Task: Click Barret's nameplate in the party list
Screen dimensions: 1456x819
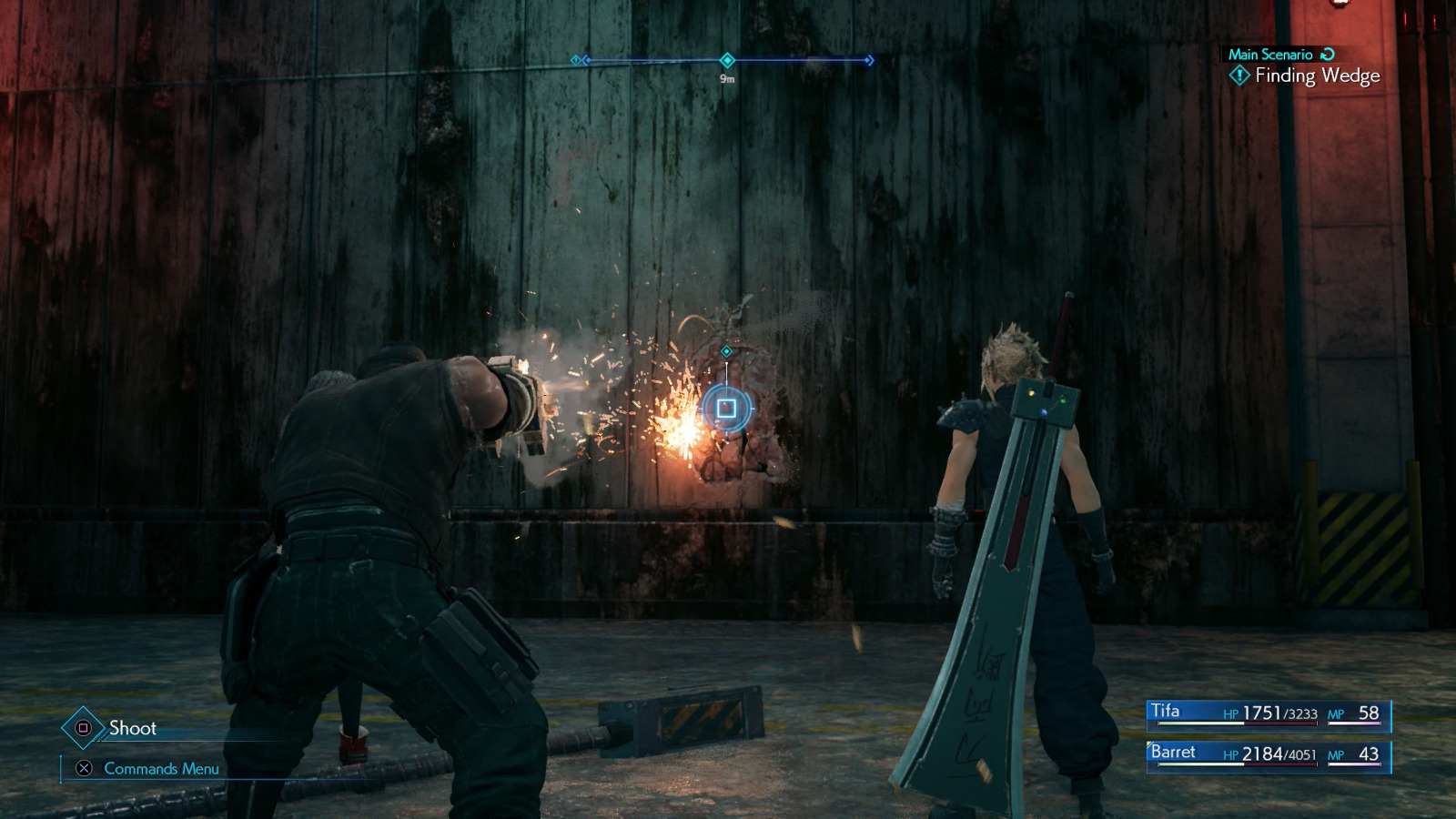Action: (1174, 753)
